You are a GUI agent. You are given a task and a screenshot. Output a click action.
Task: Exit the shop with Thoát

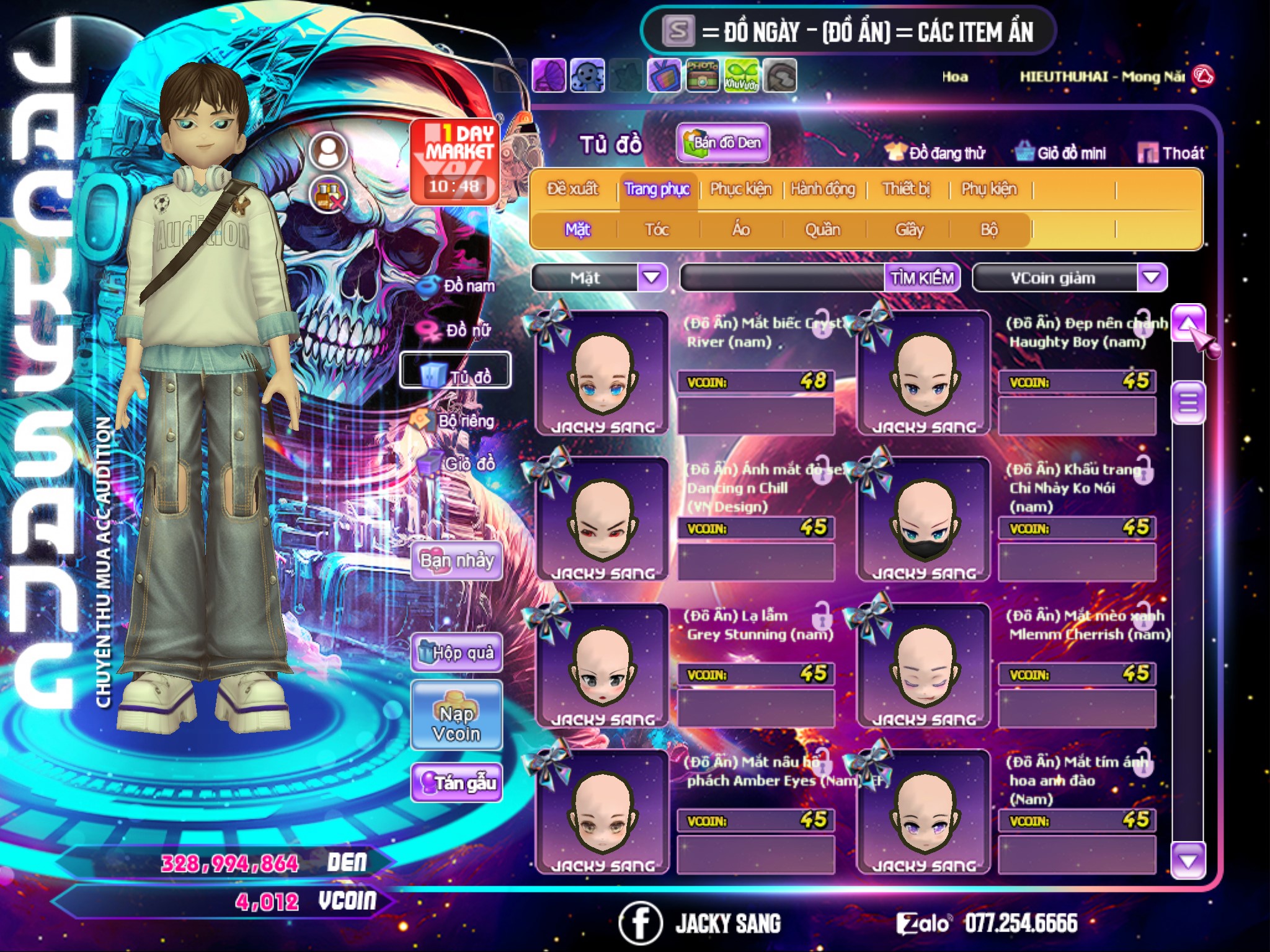(1171, 153)
